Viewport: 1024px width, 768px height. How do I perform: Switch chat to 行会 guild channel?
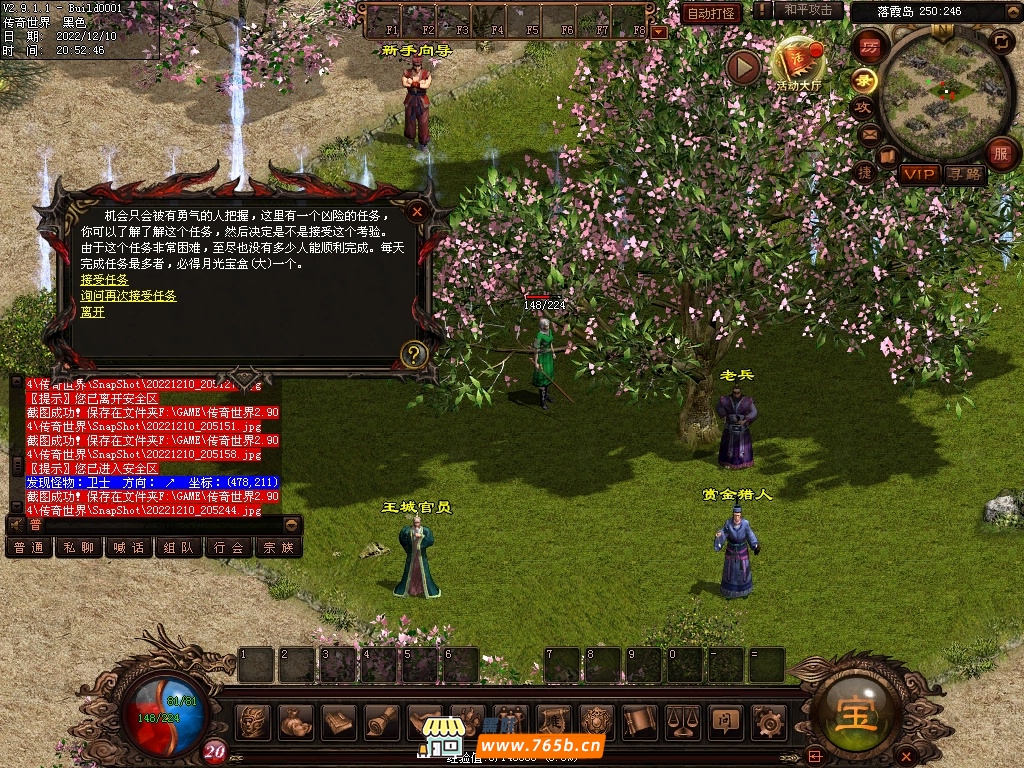229,547
